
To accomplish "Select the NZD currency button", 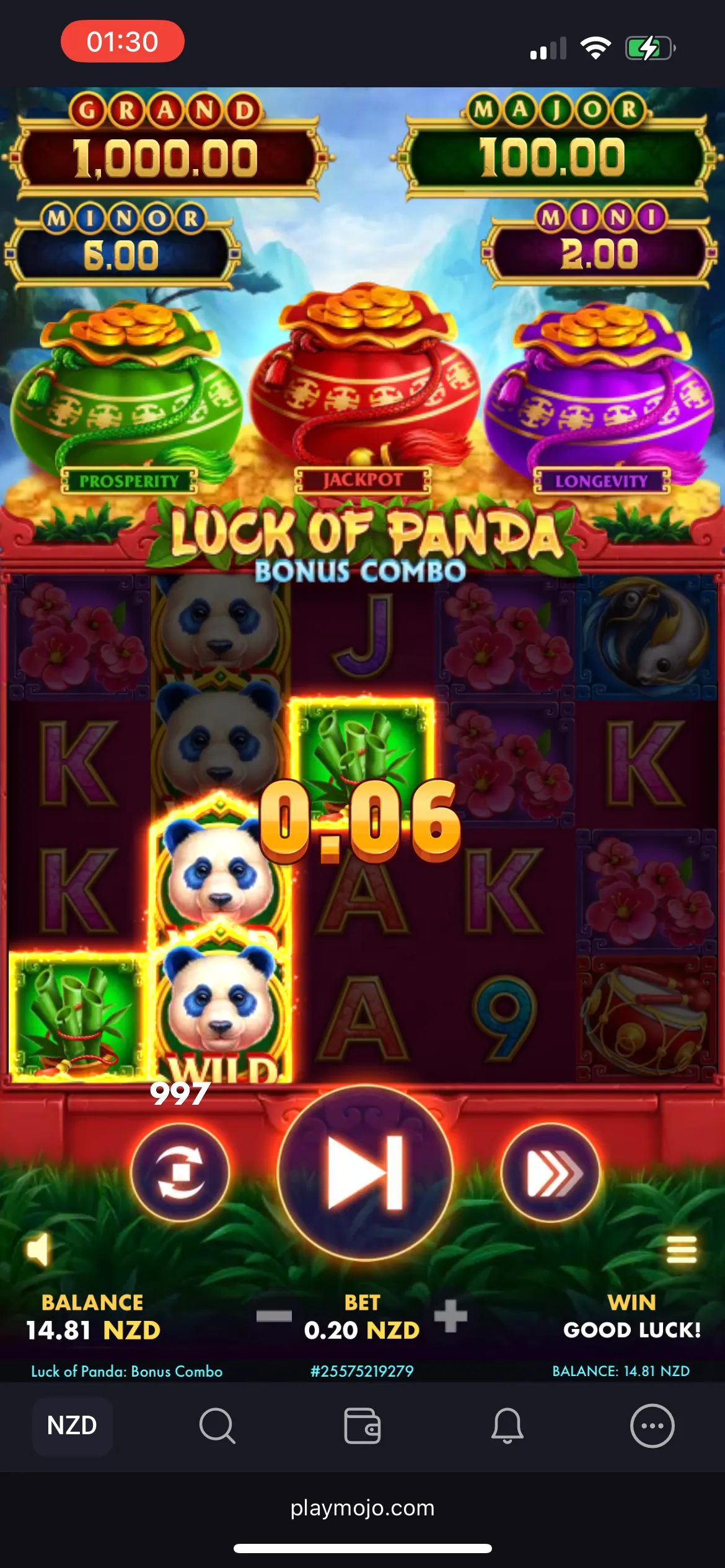I will pyautogui.click(x=72, y=1426).
